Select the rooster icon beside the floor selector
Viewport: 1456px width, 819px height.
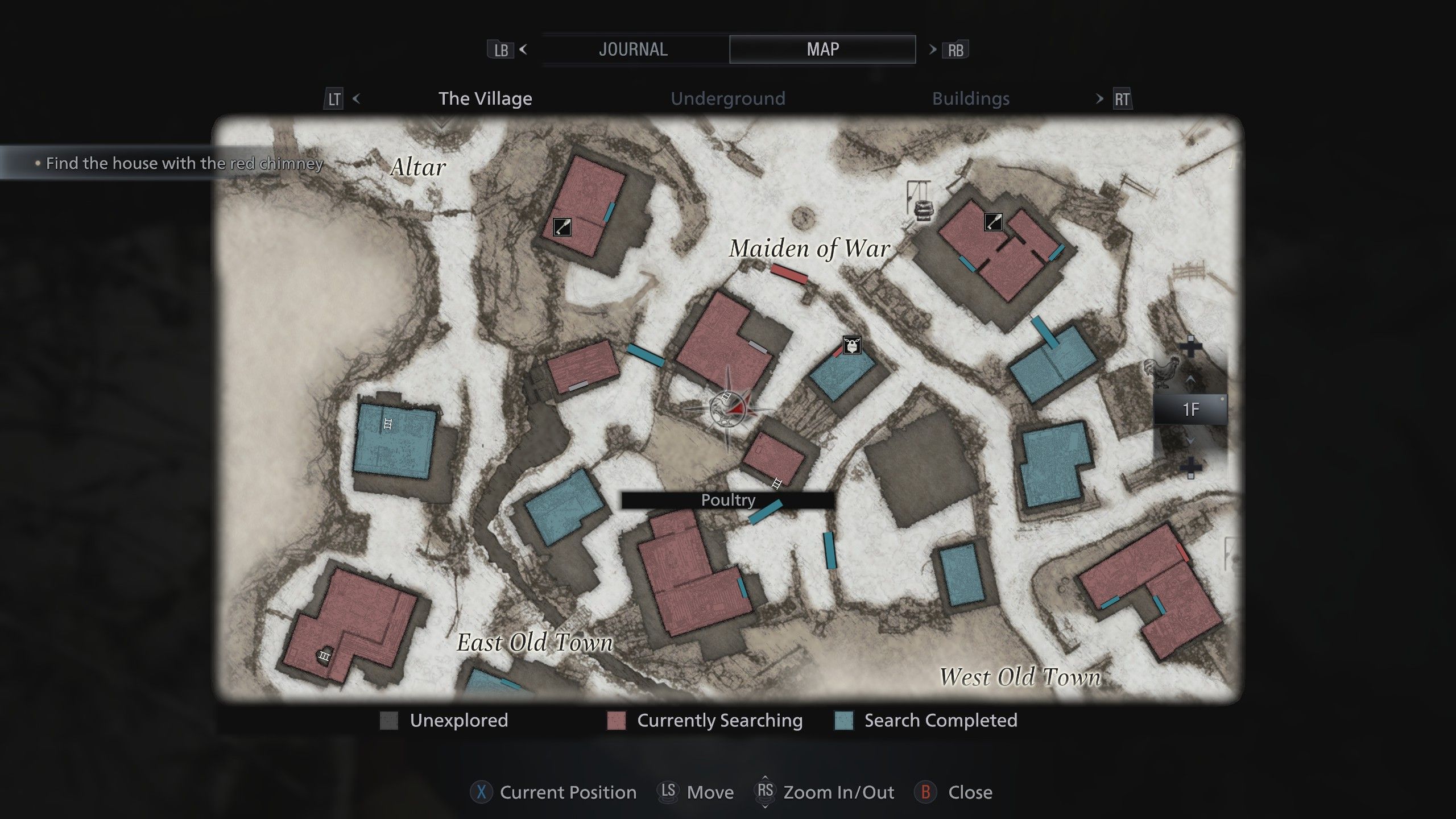click(1163, 371)
